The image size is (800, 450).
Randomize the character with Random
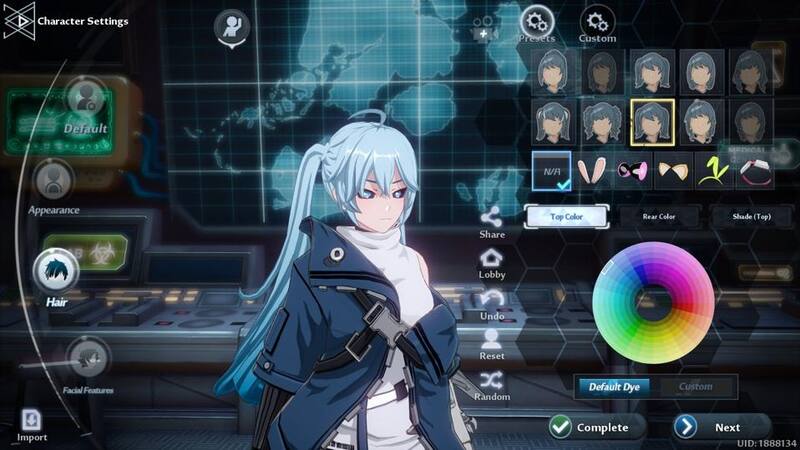[x=492, y=385]
